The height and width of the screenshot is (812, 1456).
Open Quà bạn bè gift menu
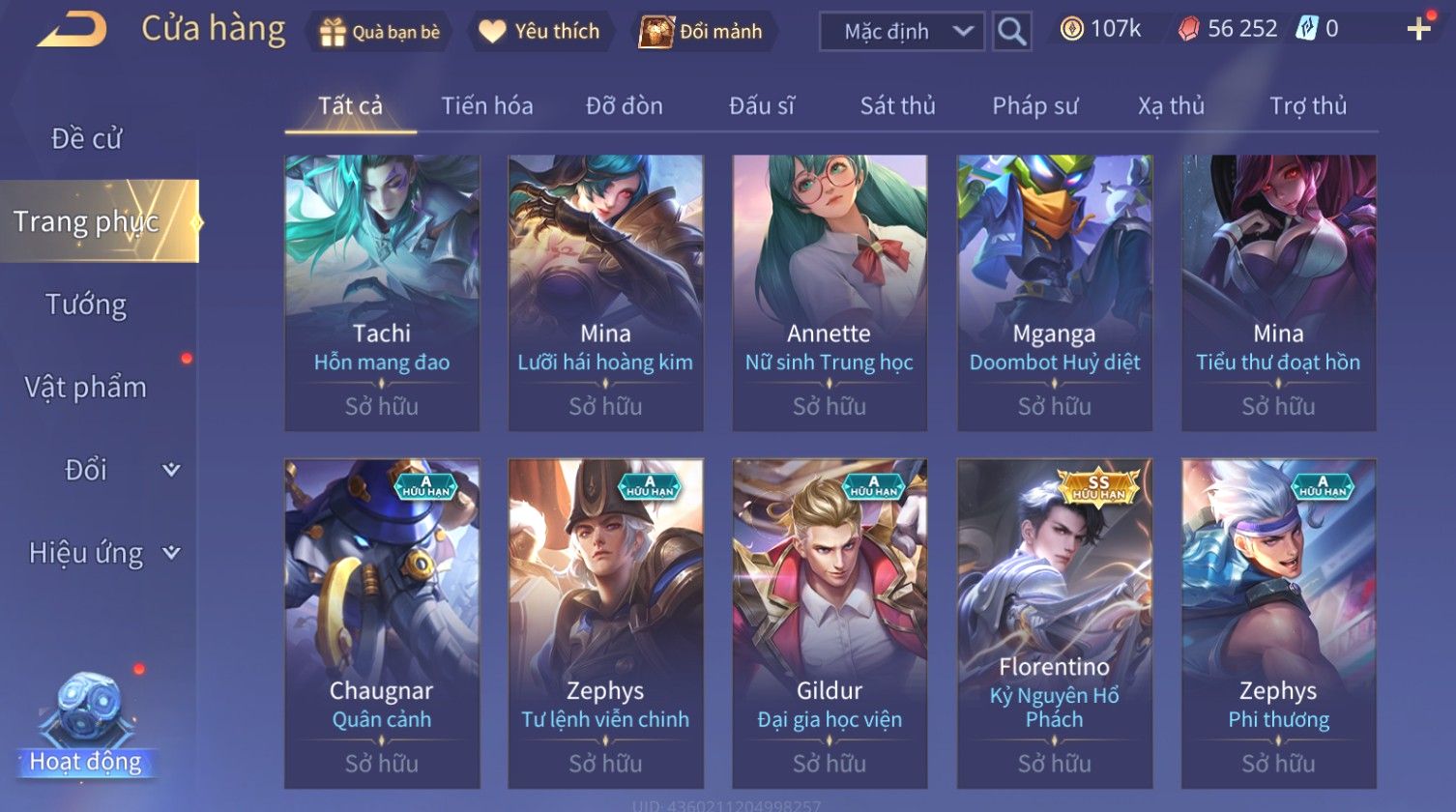[380, 32]
